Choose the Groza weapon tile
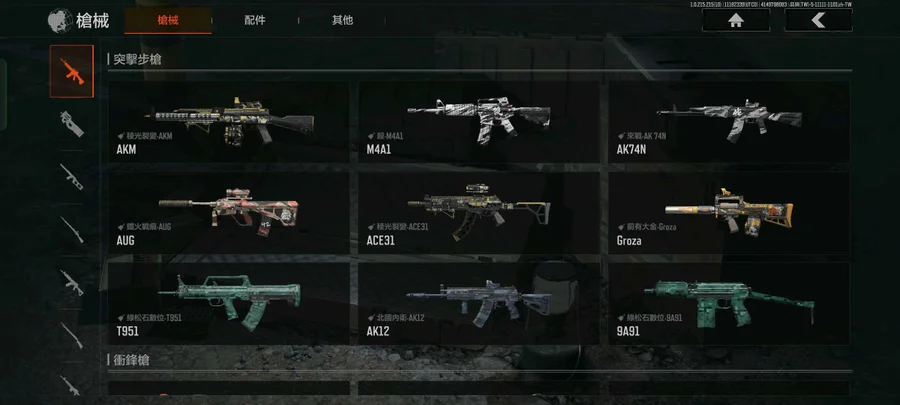 (x=729, y=211)
